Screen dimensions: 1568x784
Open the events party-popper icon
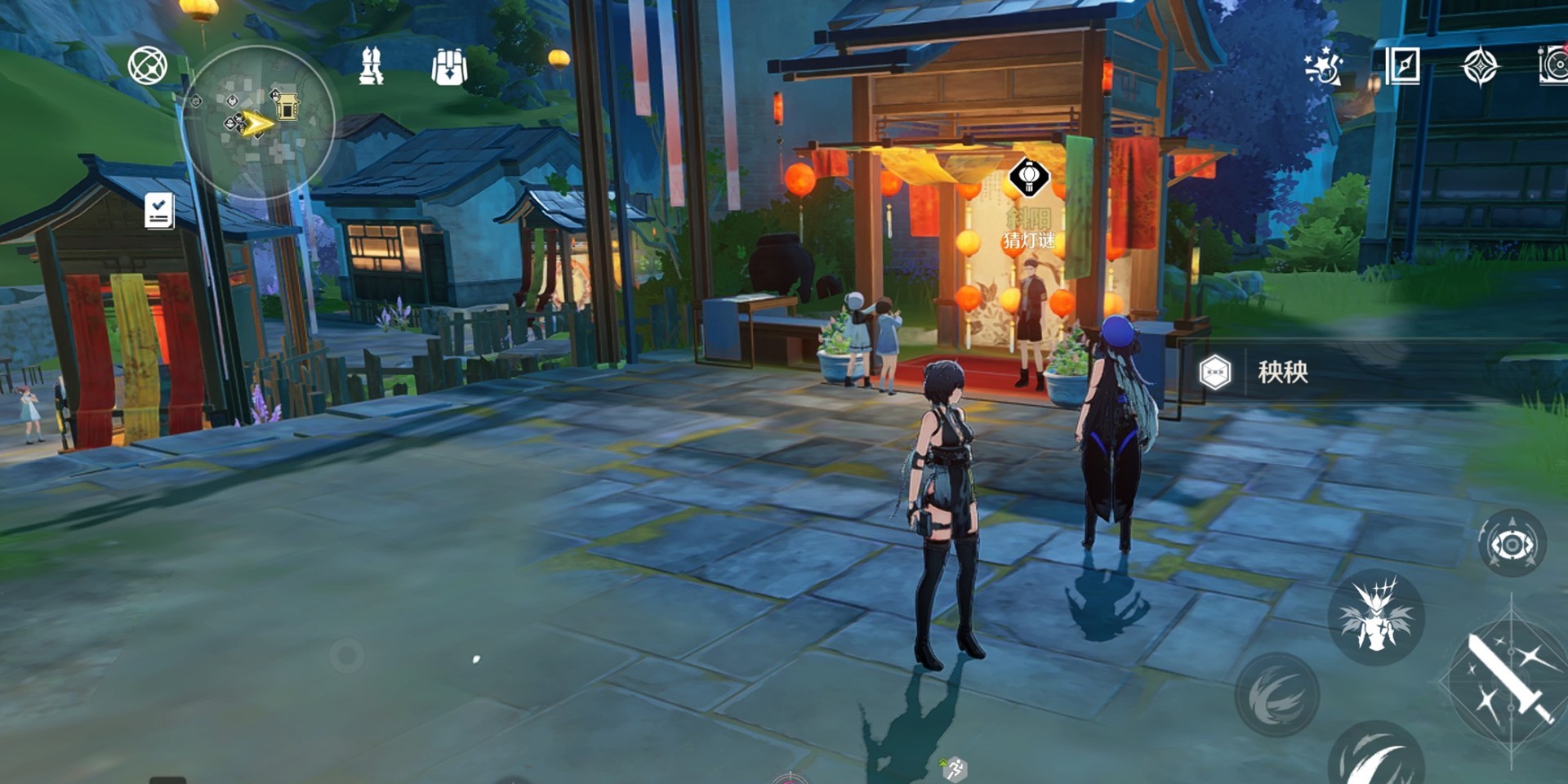click(x=1323, y=66)
